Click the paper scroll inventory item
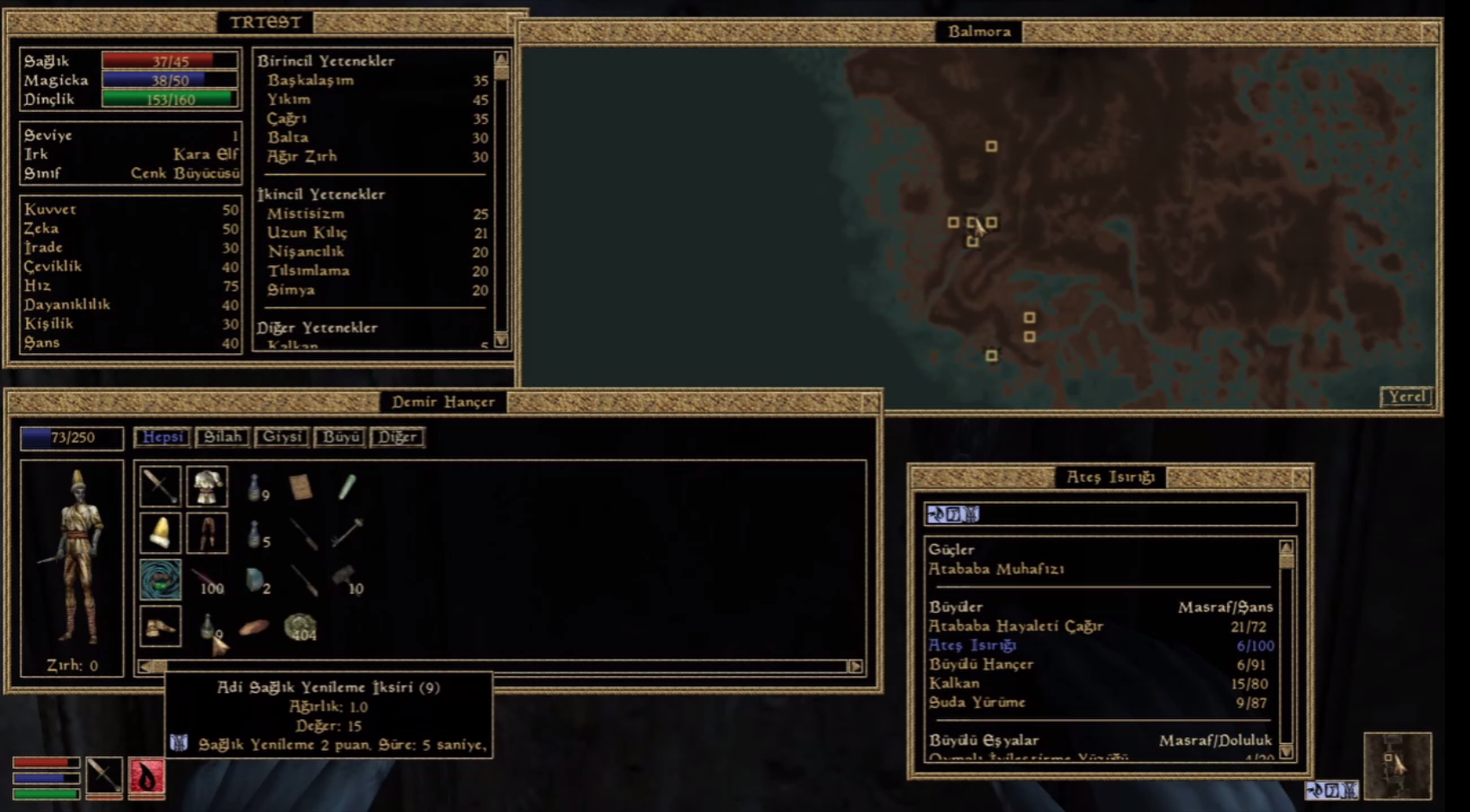 click(301, 487)
